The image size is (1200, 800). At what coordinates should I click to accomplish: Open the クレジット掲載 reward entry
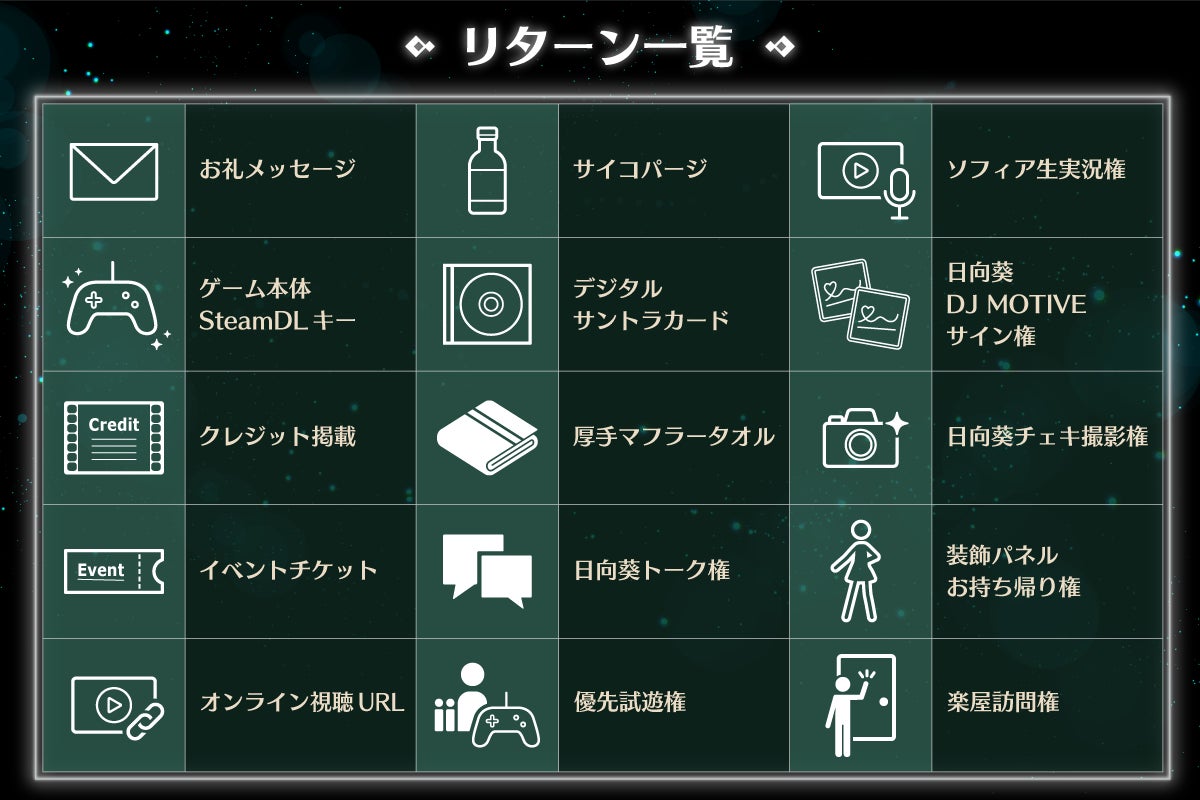click(277, 437)
